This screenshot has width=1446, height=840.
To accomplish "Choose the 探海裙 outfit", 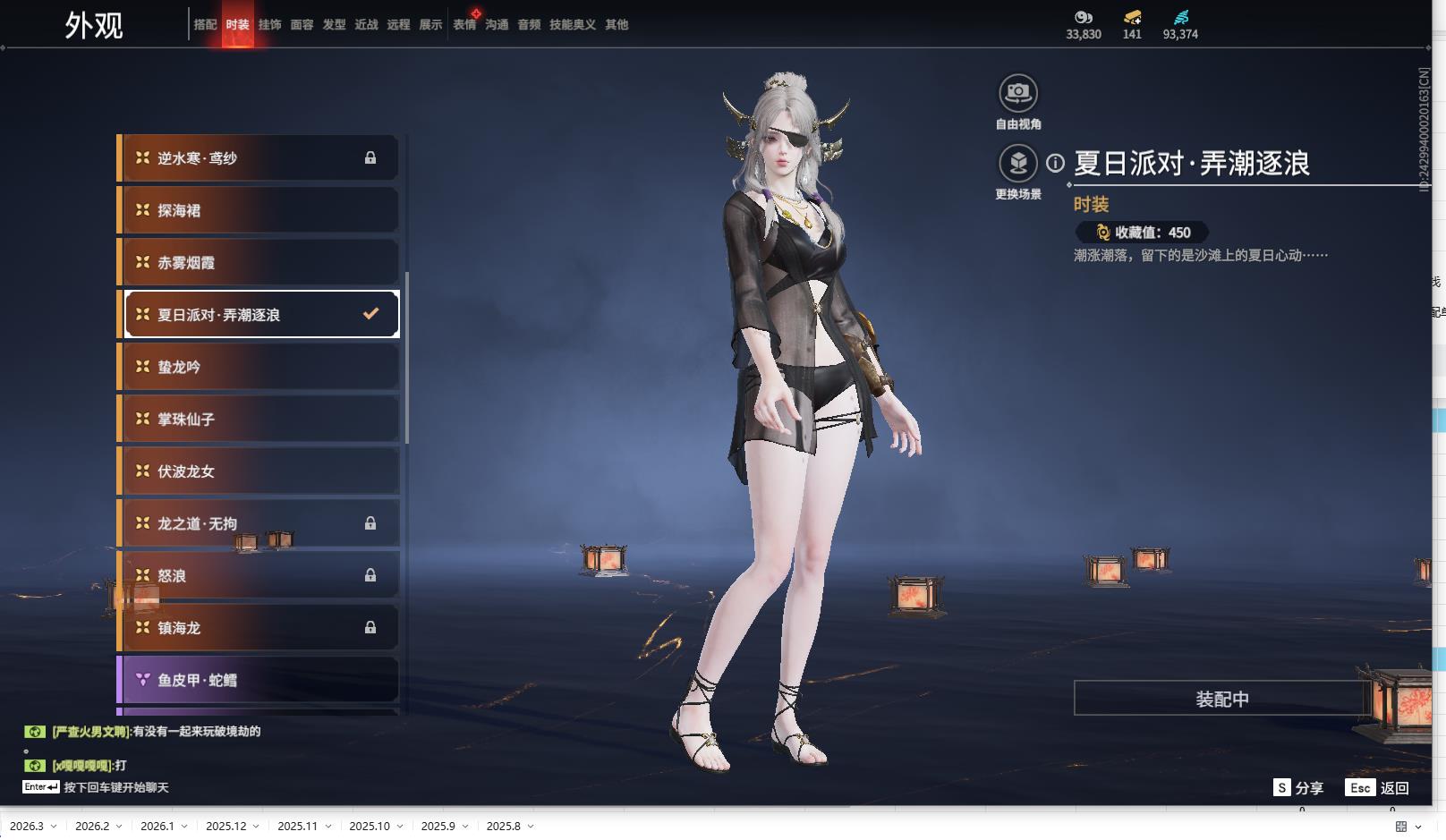I will 259,210.
